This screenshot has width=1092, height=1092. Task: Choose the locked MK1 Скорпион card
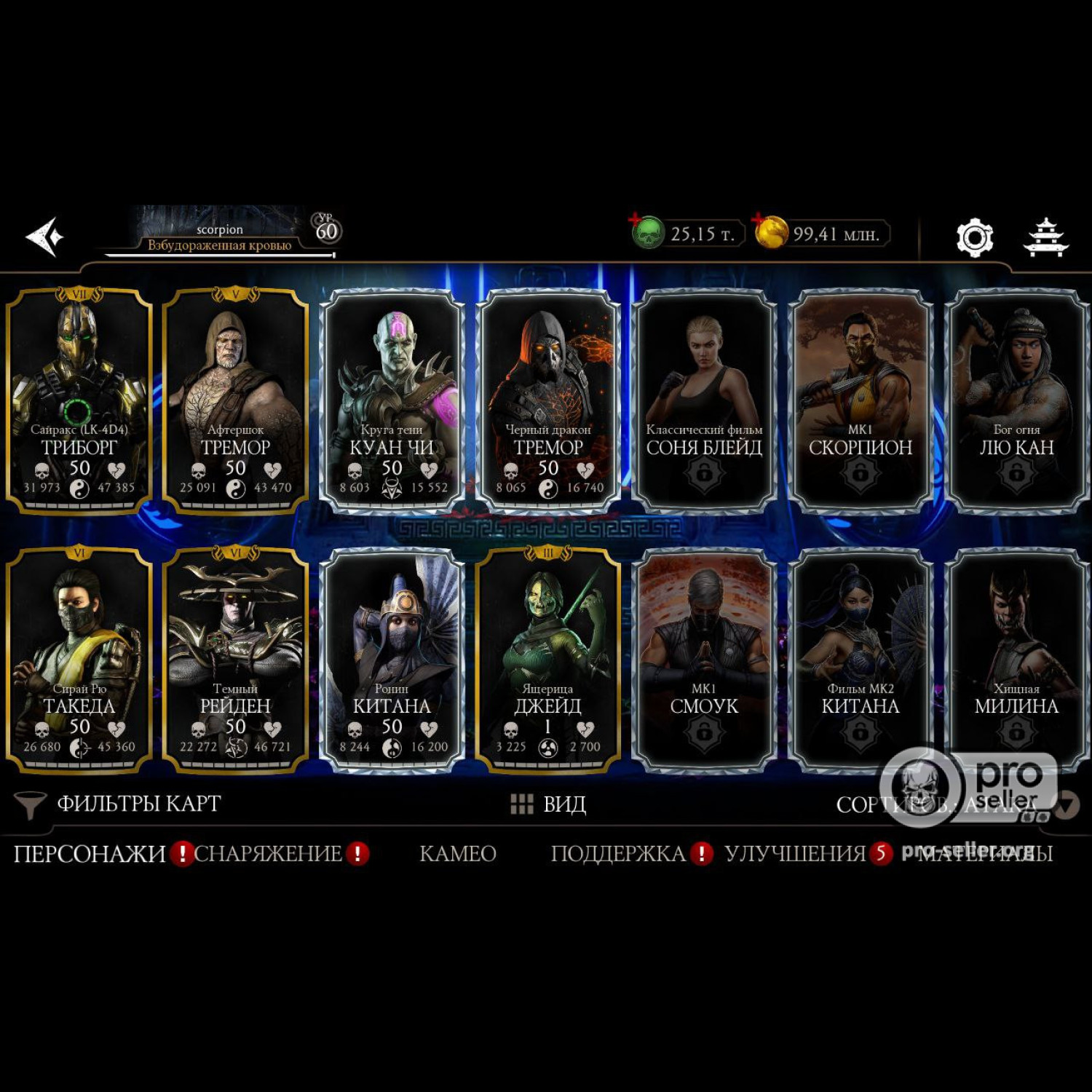click(860, 400)
